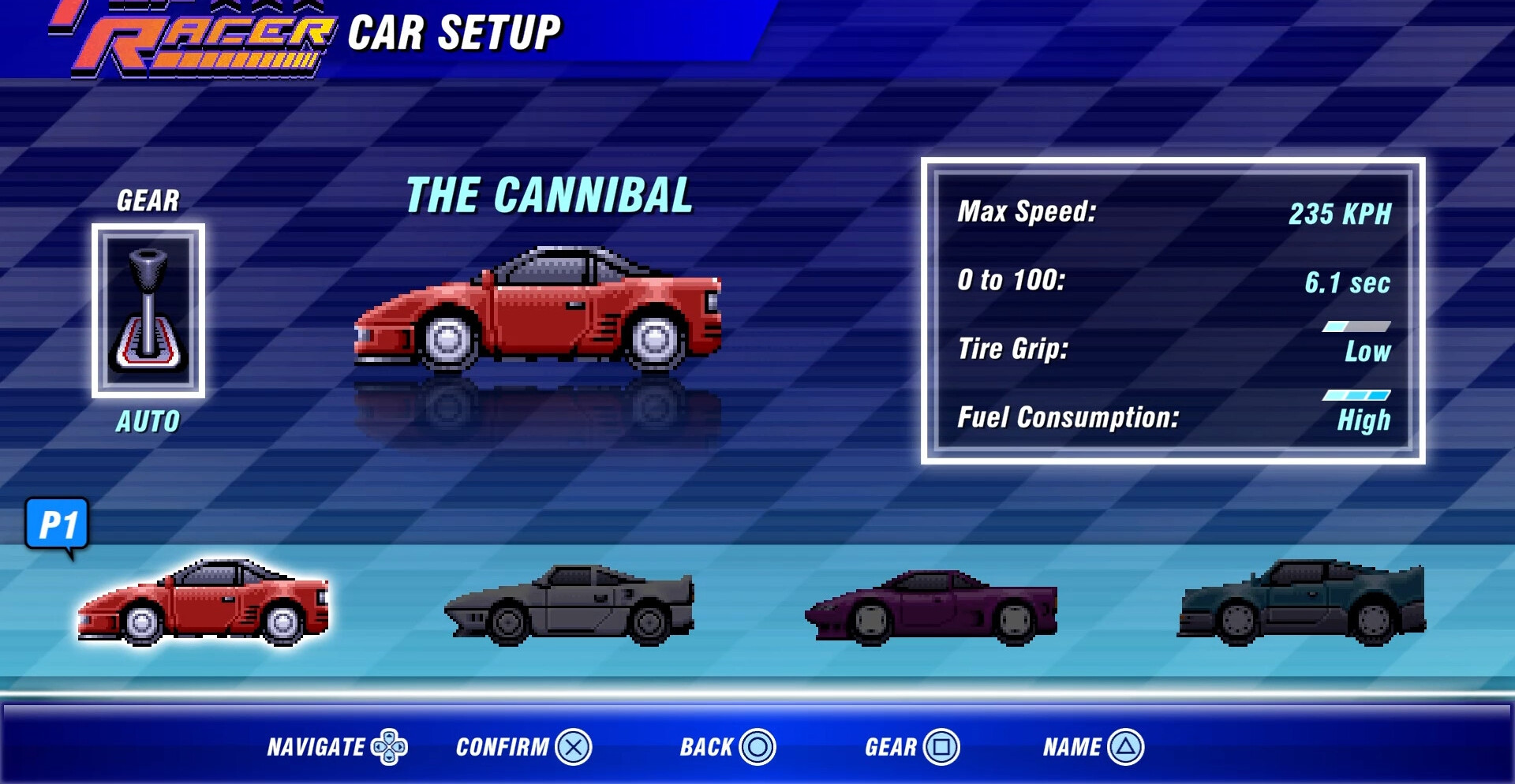
Task: Toggle the gear shifter box
Action: 148,311
